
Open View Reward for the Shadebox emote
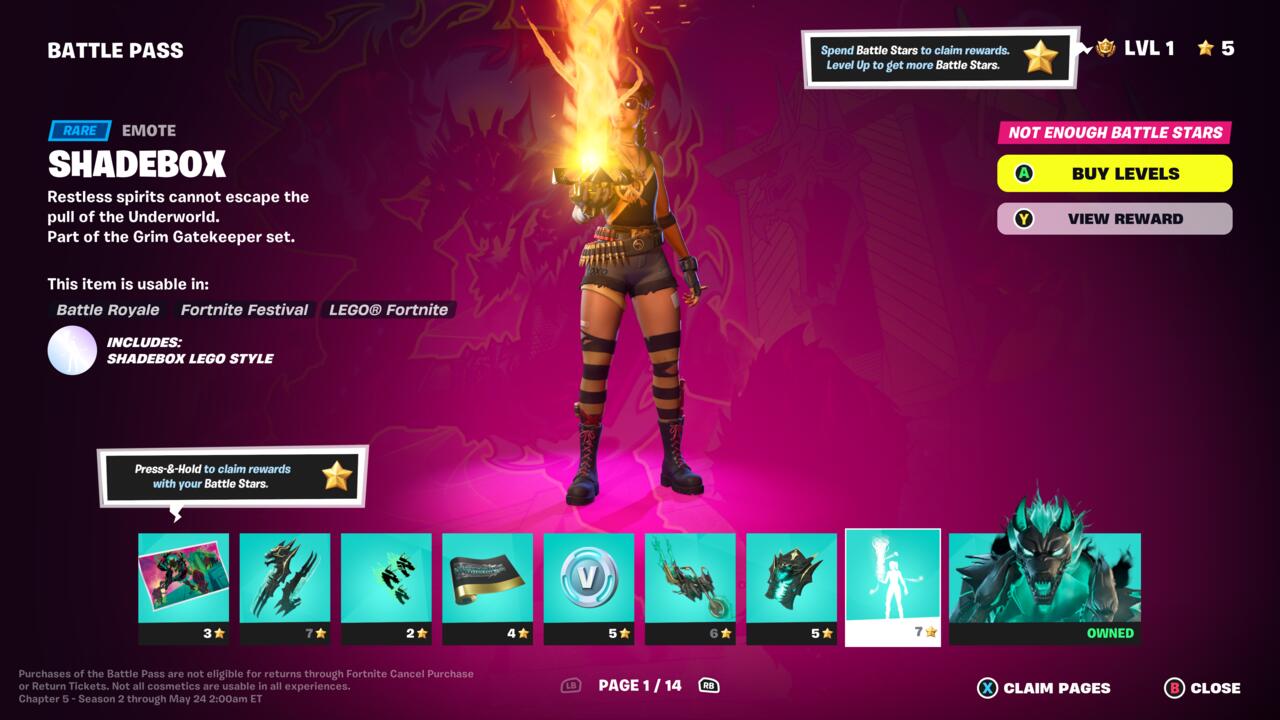click(1114, 218)
